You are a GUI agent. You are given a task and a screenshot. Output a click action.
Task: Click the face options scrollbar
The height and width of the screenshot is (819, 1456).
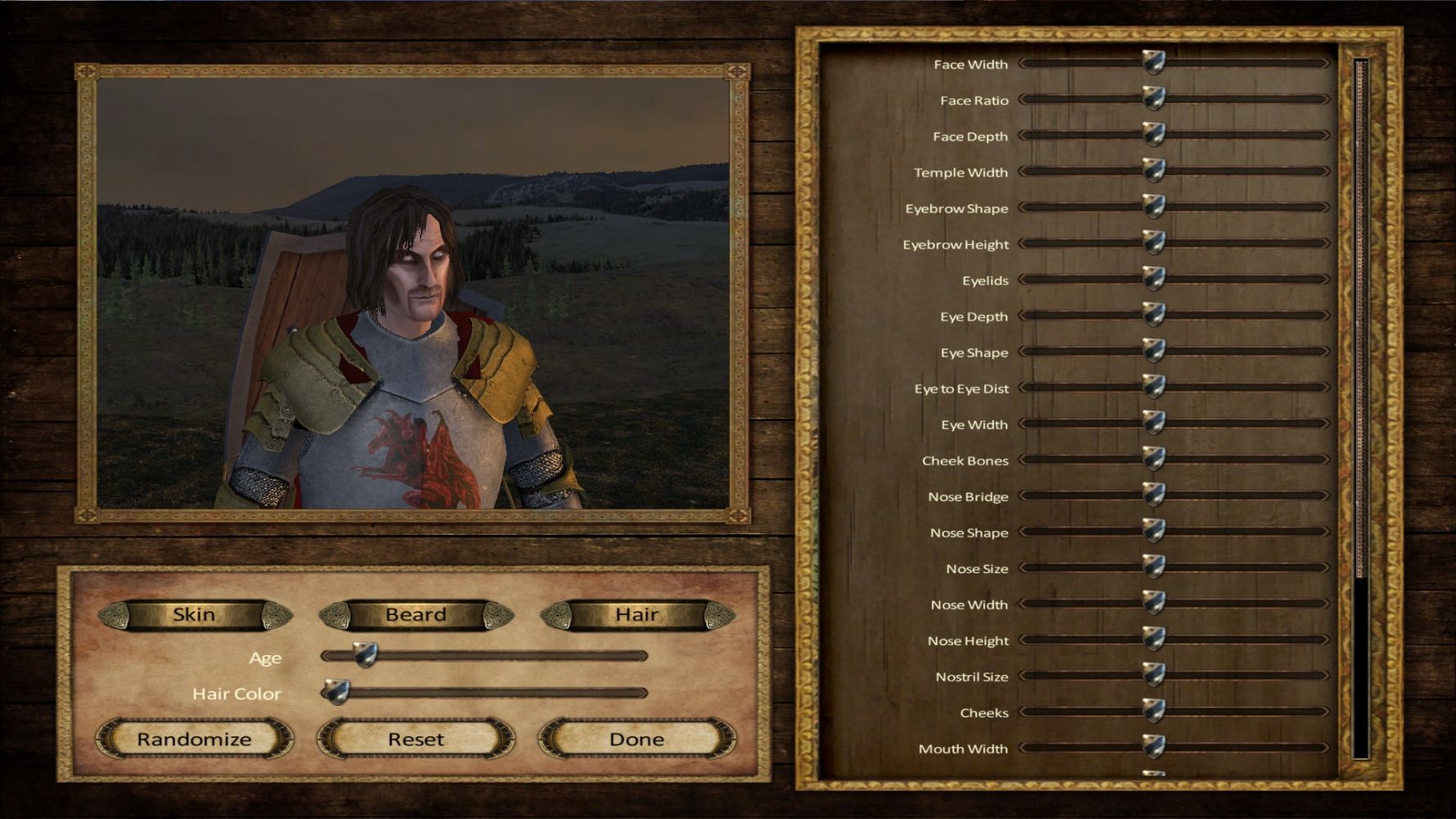click(1361, 319)
